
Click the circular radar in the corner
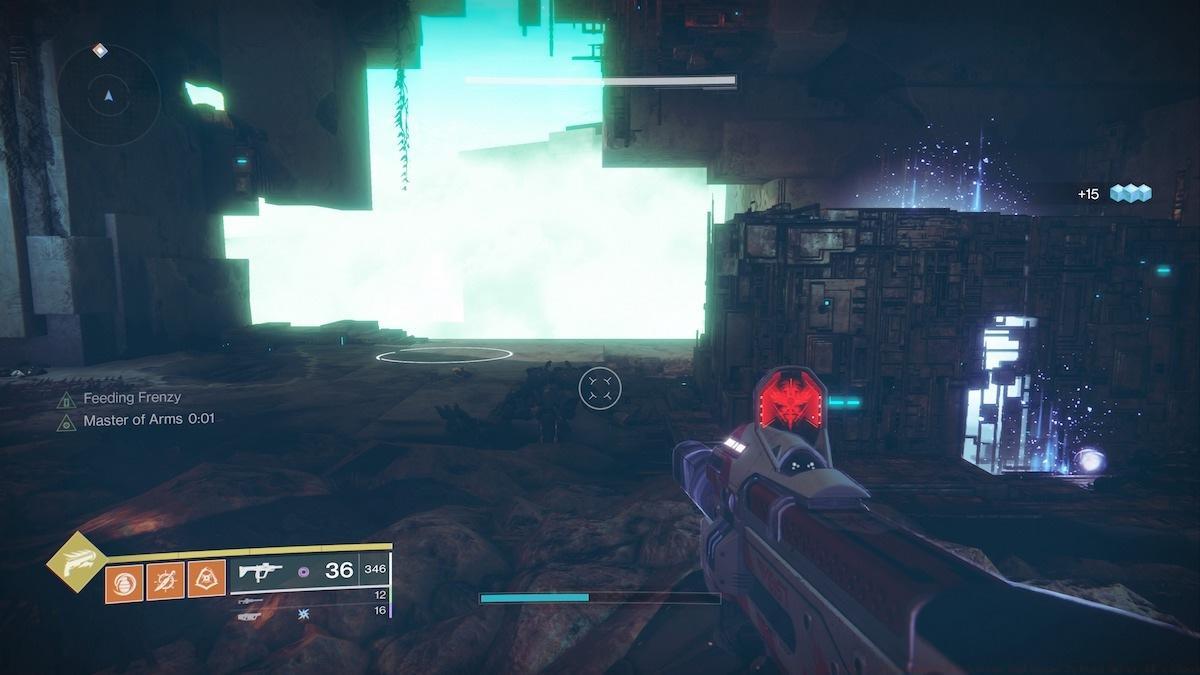pyautogui.click(x=108, y=96)
